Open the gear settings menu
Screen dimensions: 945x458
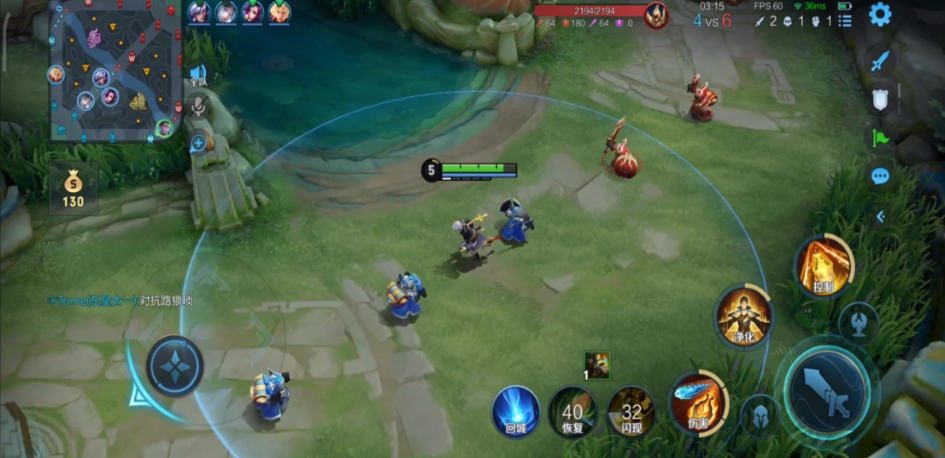point(880,14)
